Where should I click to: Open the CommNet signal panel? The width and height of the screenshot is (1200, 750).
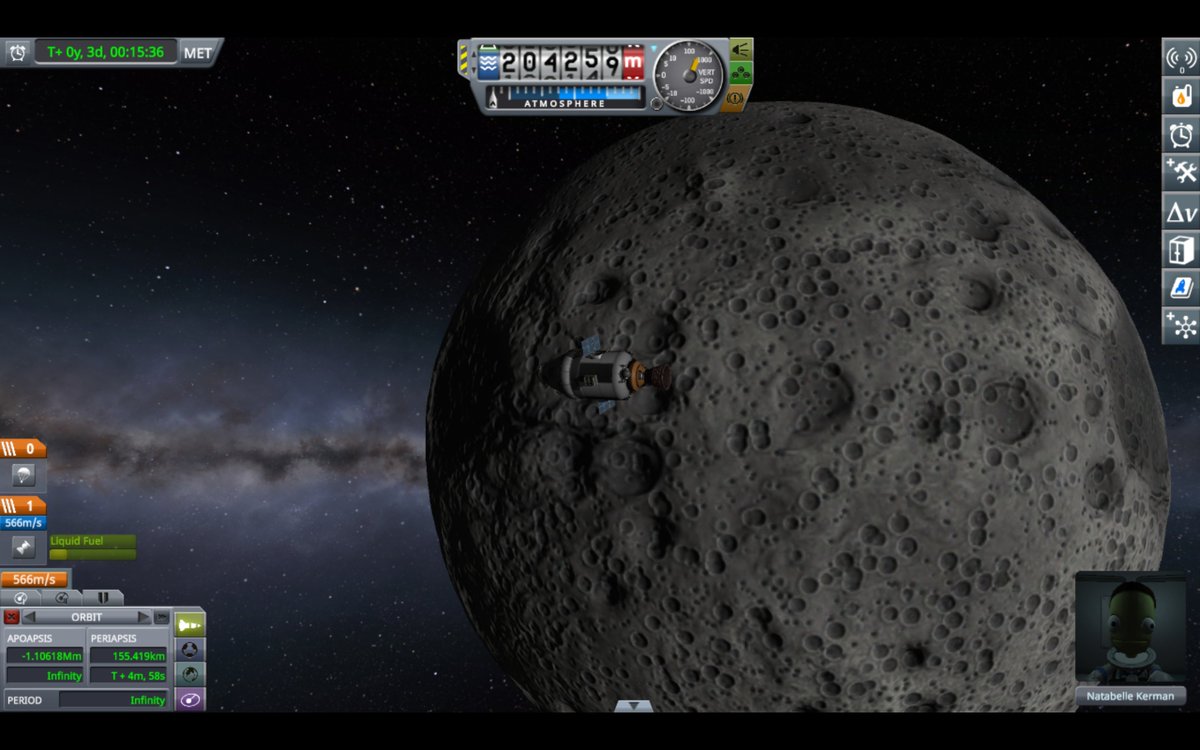pos(1181,58)
